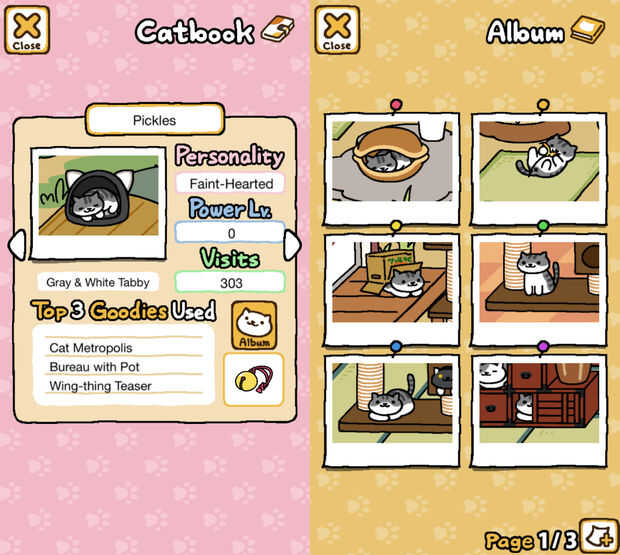The height and width of the screenshot is (555, 620).
Task: Go to the next album page
Action: [x=600, y=531]
